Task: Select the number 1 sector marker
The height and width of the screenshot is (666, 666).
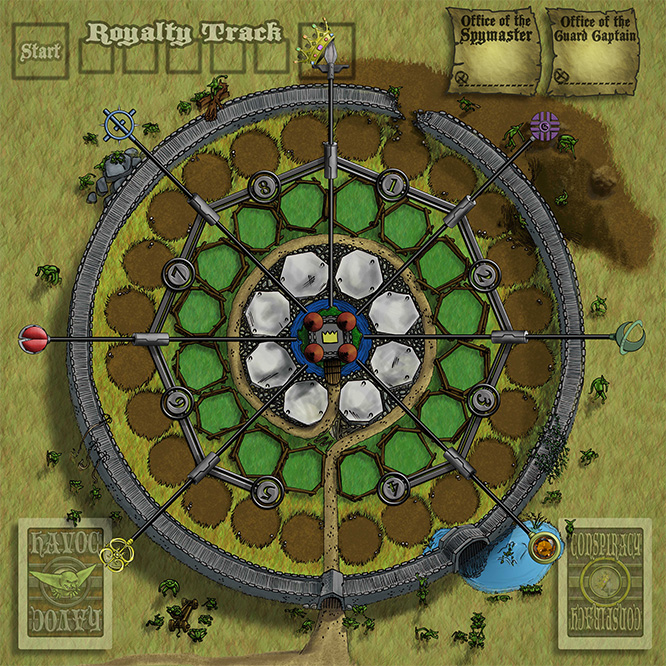Action: coord(395,184)
